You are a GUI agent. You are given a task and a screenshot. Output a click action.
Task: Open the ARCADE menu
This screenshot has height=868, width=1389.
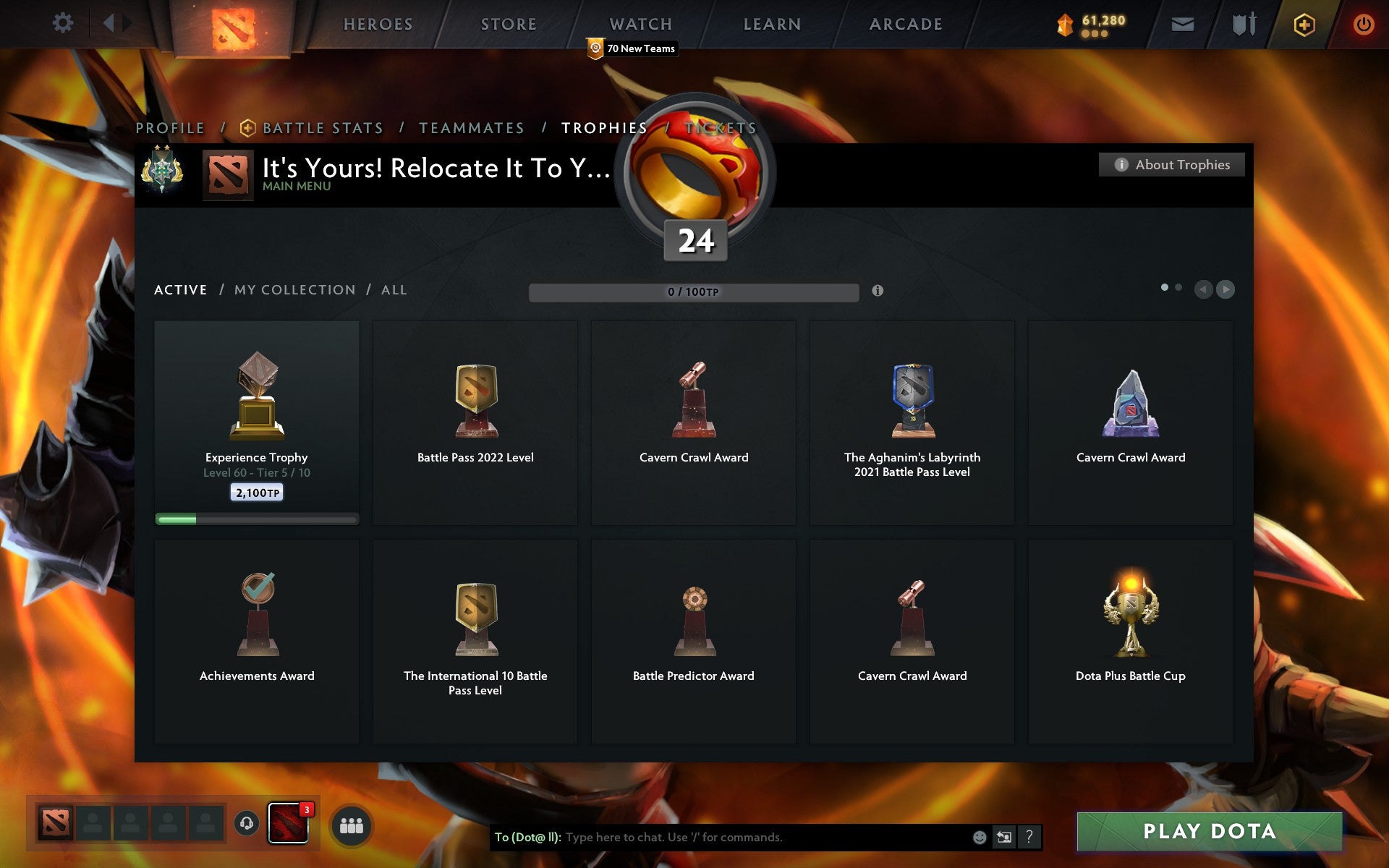click(906, 24)
